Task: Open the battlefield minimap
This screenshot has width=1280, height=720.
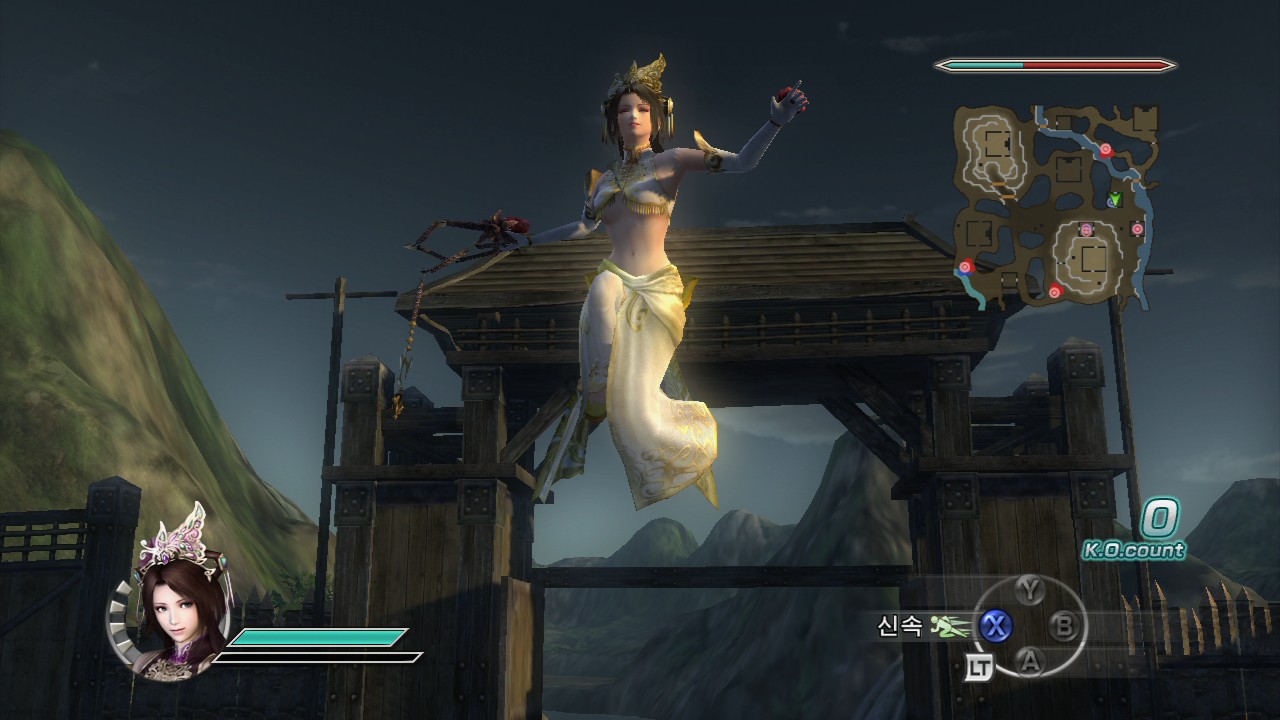Action: point(1056,205)
